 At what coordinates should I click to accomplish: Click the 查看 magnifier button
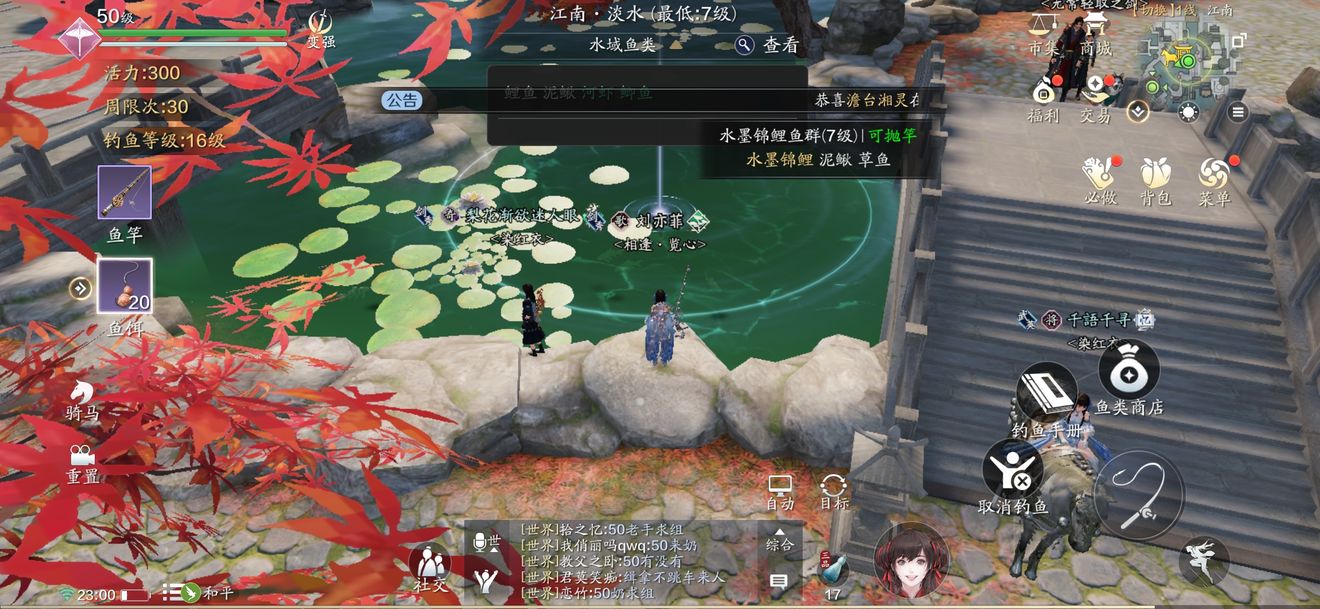click(767, 45)
